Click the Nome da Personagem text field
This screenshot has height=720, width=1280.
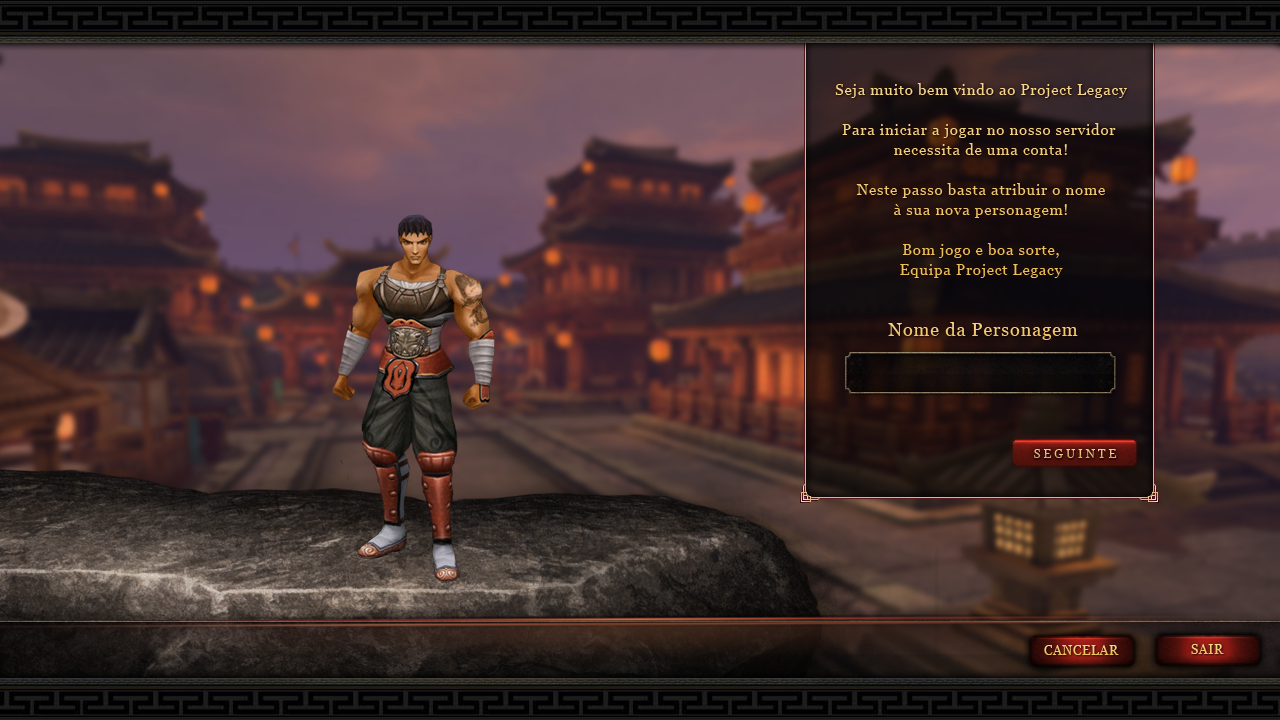[980, 373]
